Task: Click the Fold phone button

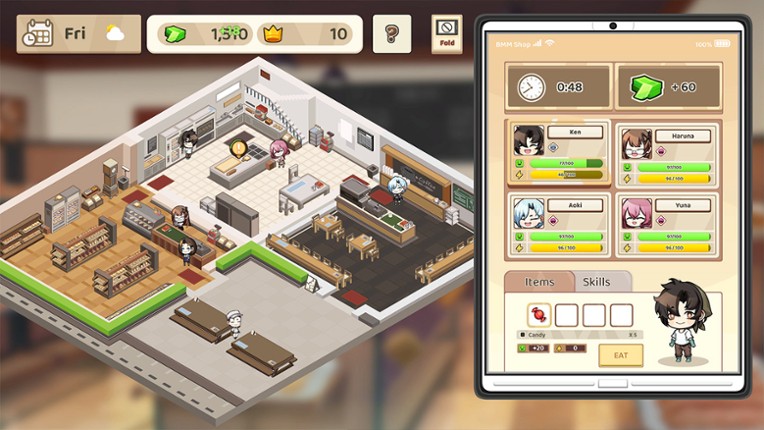Action: click(447, 33)
